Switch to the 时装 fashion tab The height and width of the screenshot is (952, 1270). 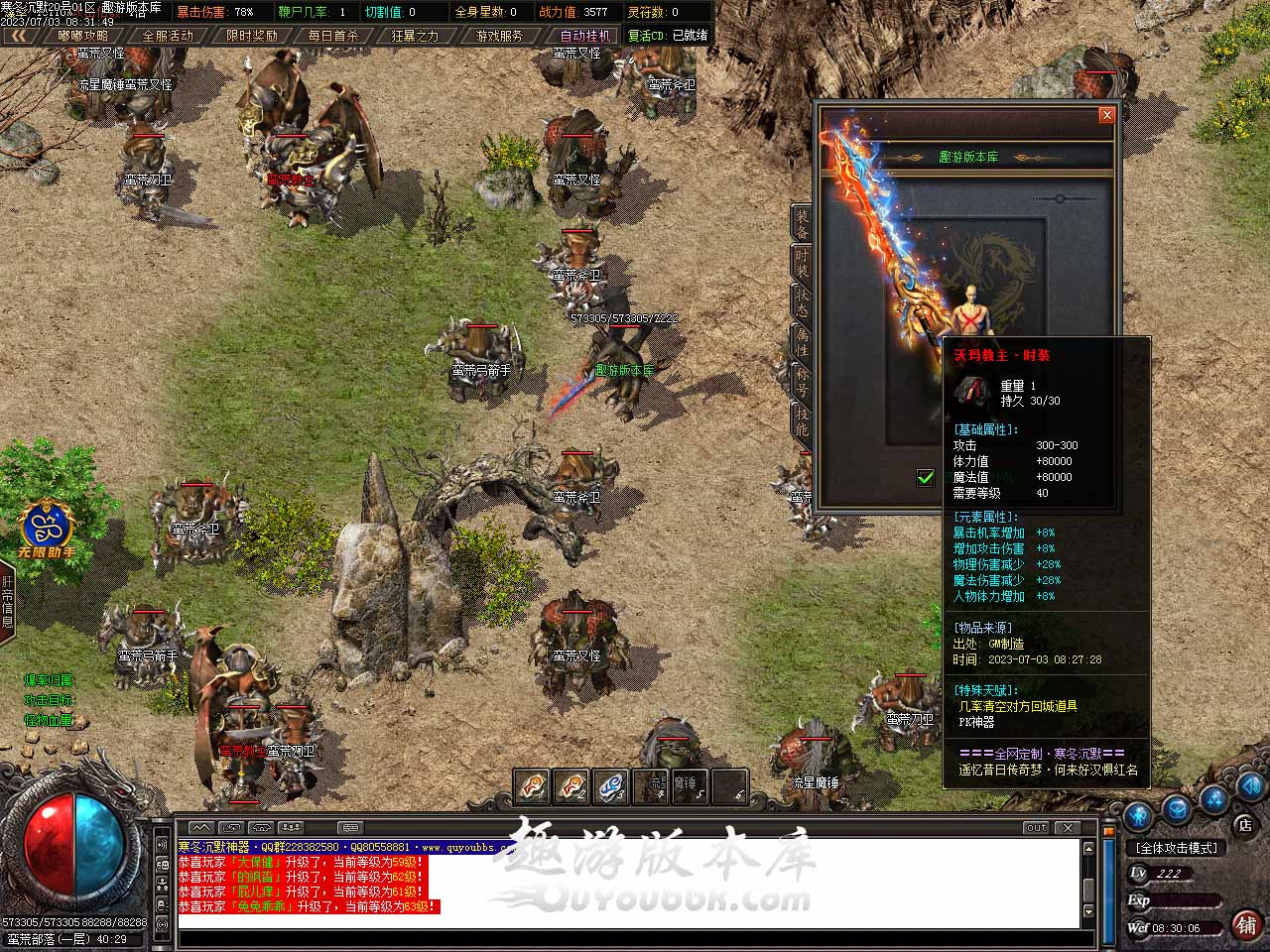(x=802, y=263)
